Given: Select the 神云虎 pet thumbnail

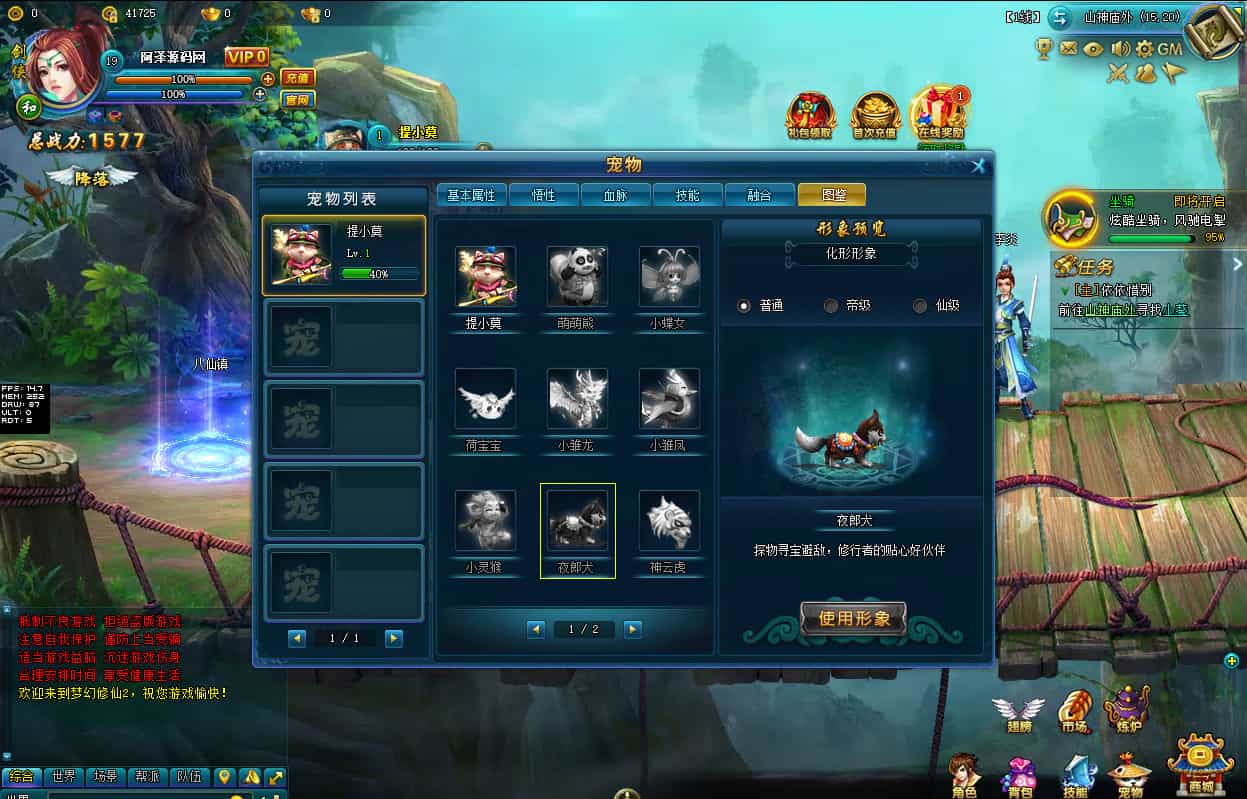Looking at the screenshot, I should [x=669, y=521].
